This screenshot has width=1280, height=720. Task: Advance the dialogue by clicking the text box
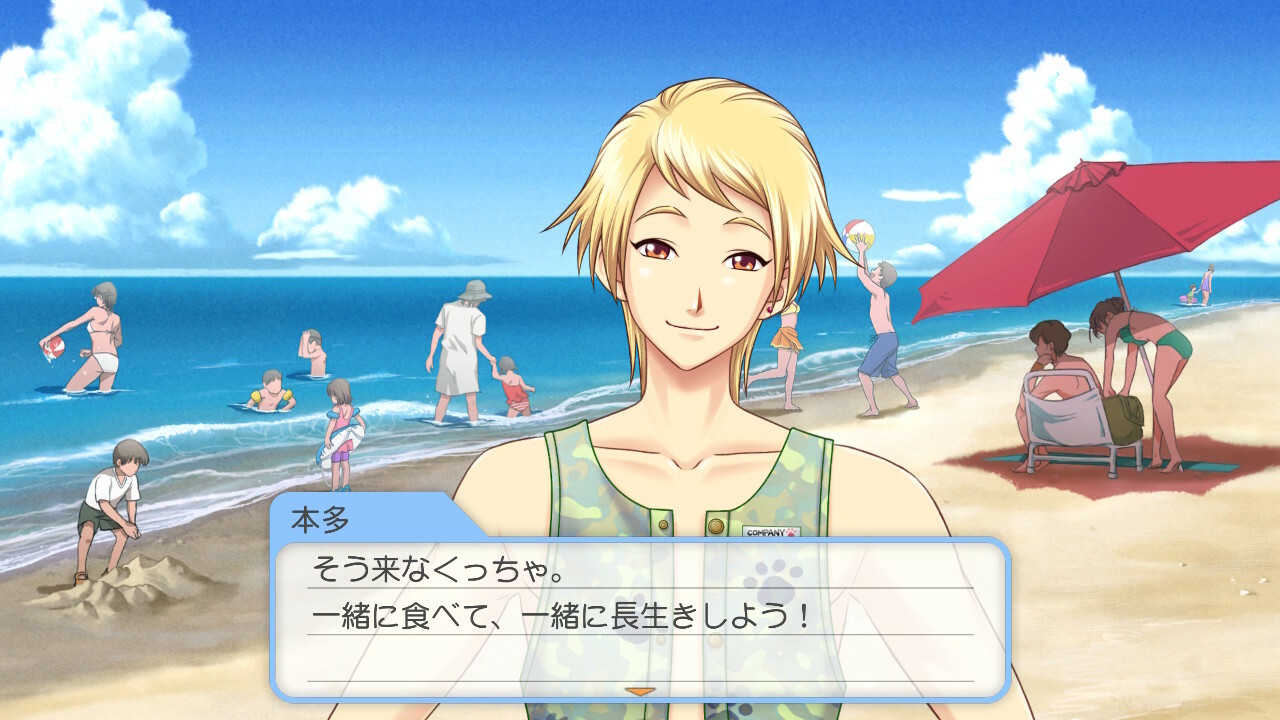(640, 620)
